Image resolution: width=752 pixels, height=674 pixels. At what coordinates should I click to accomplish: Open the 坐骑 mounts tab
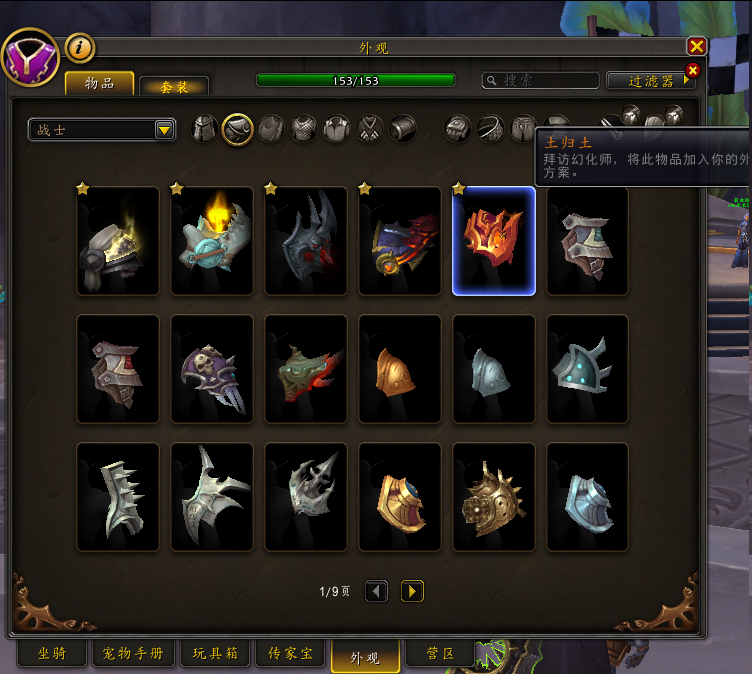tap(52, 654)
